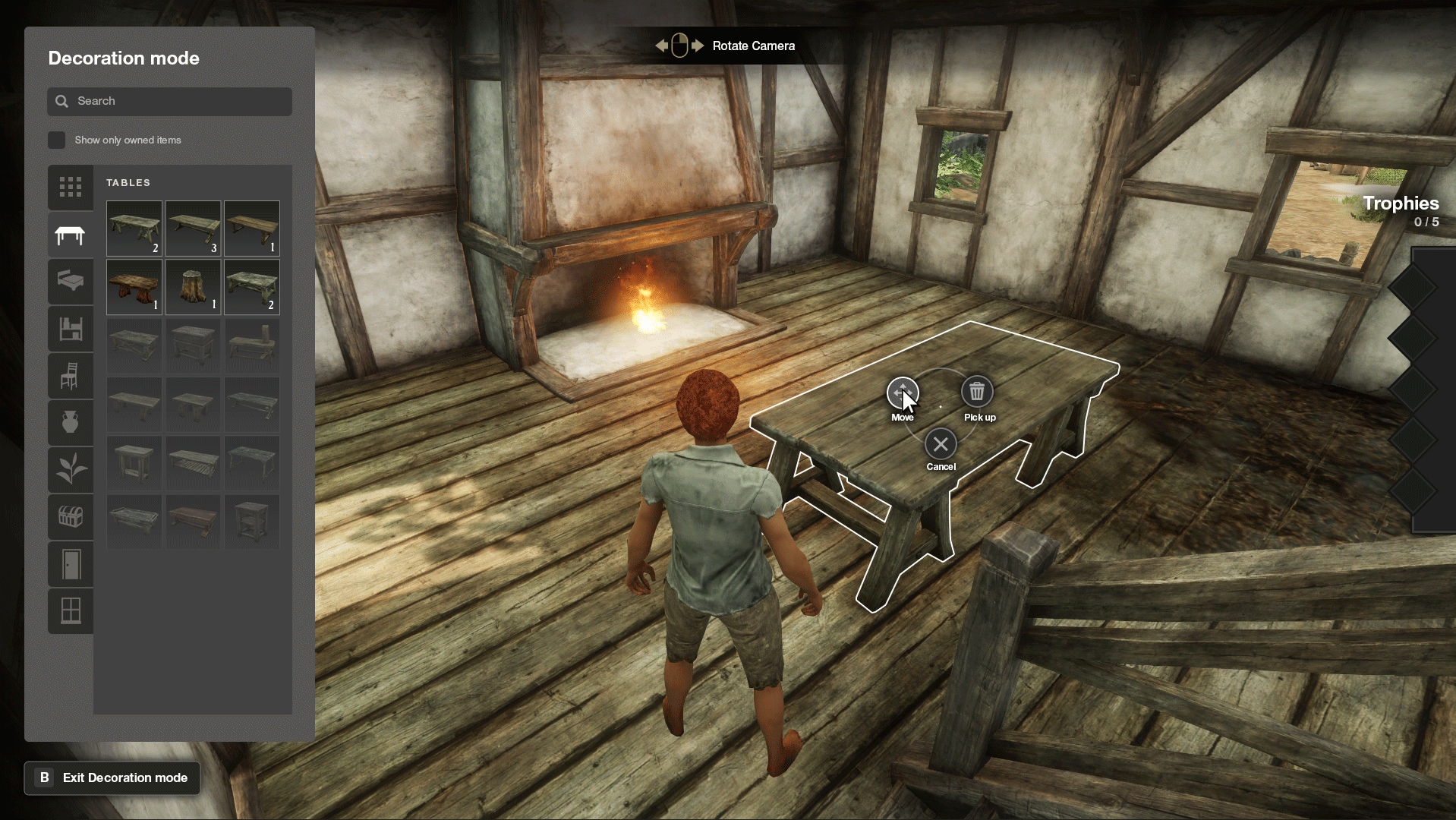Cancel the table radial menu
Screen dimensions: 1456x820
pyautogui.click(x=941, y=445)
